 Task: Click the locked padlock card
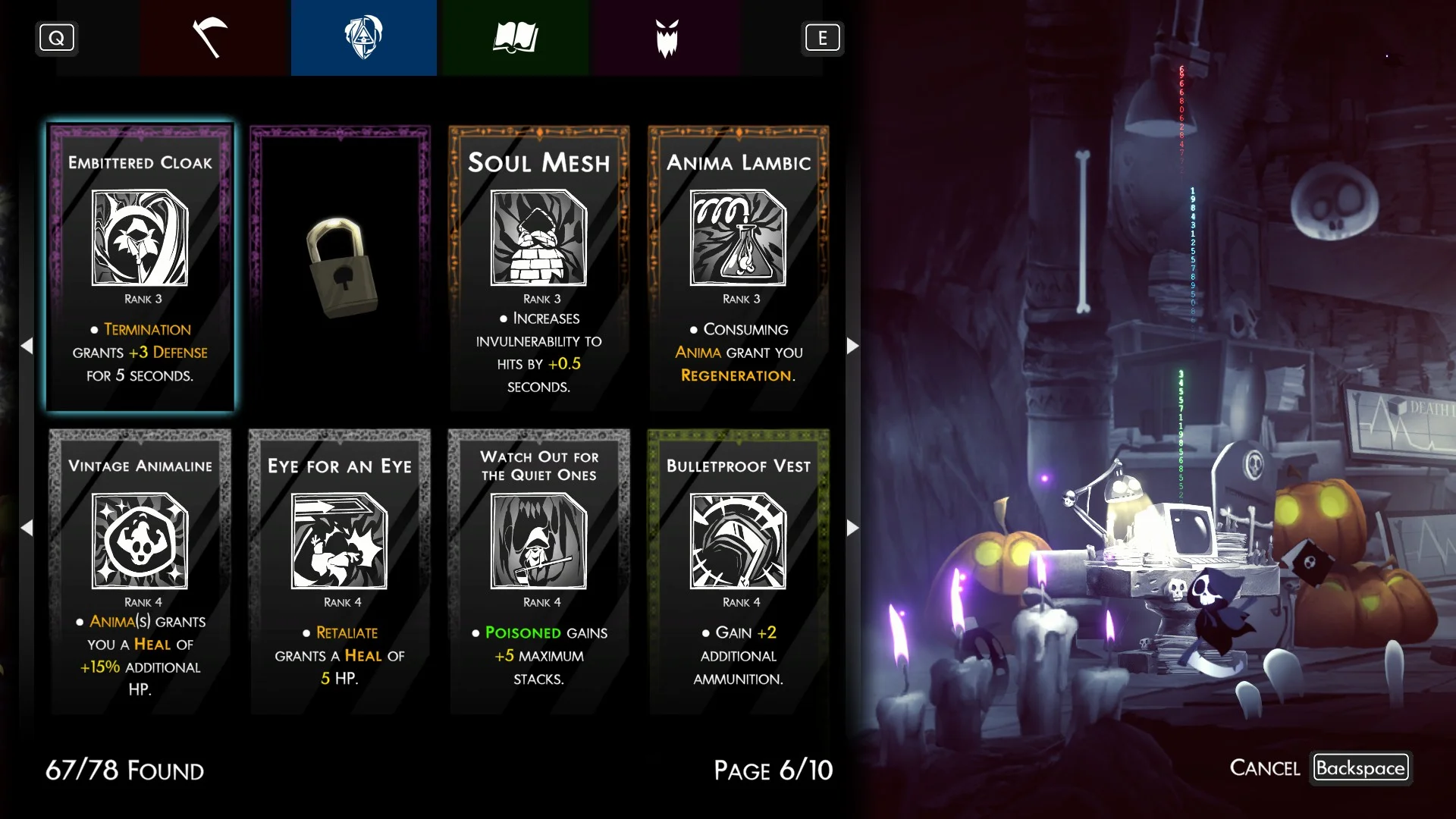340,268
